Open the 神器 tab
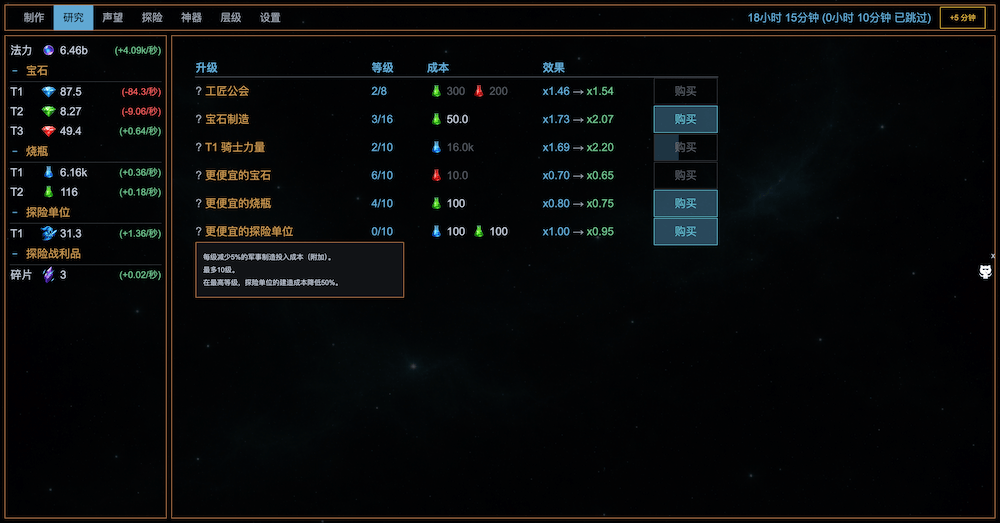 coord(191,18)
